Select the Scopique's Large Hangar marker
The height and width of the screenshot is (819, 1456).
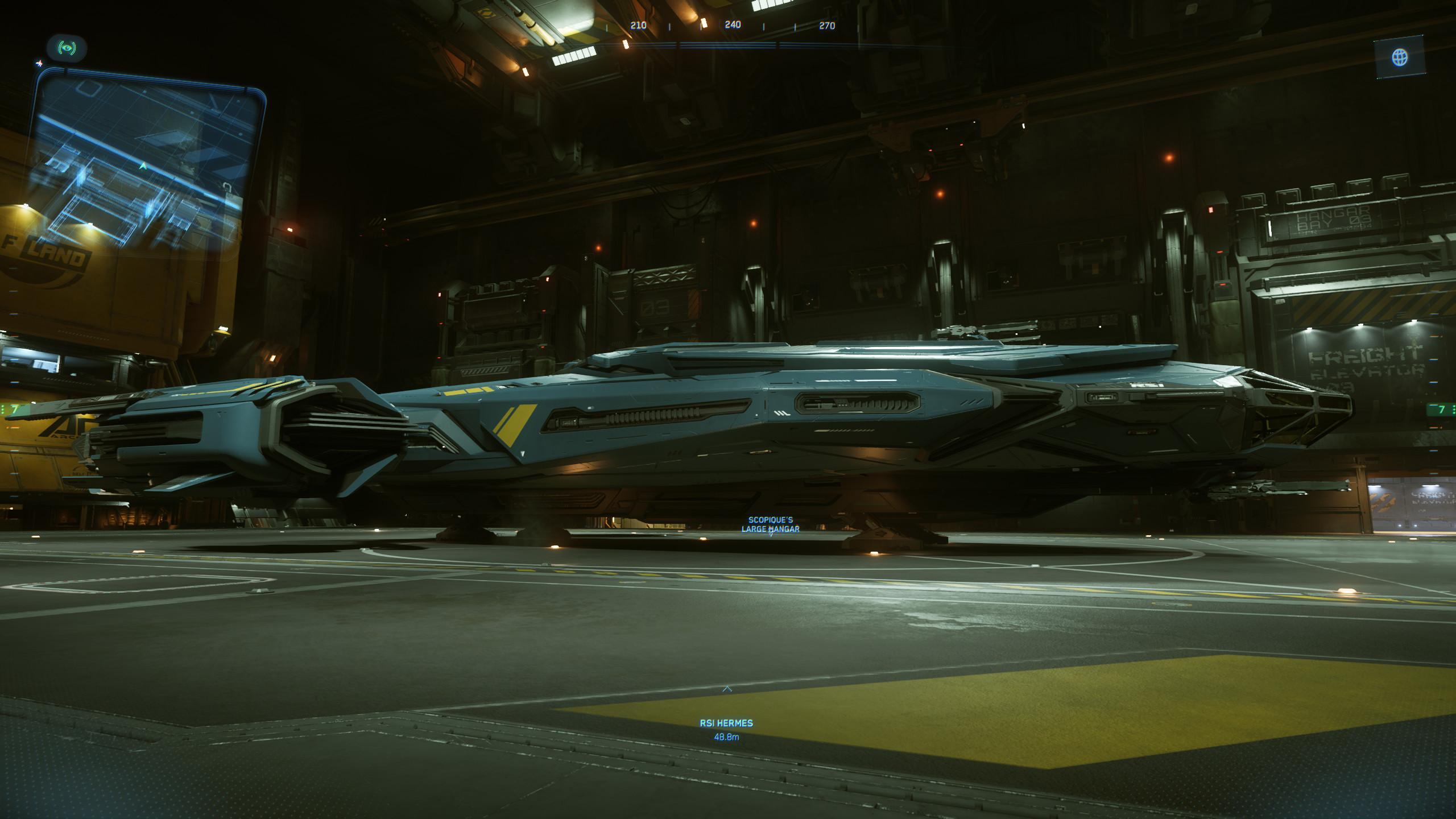pos(771,532)
